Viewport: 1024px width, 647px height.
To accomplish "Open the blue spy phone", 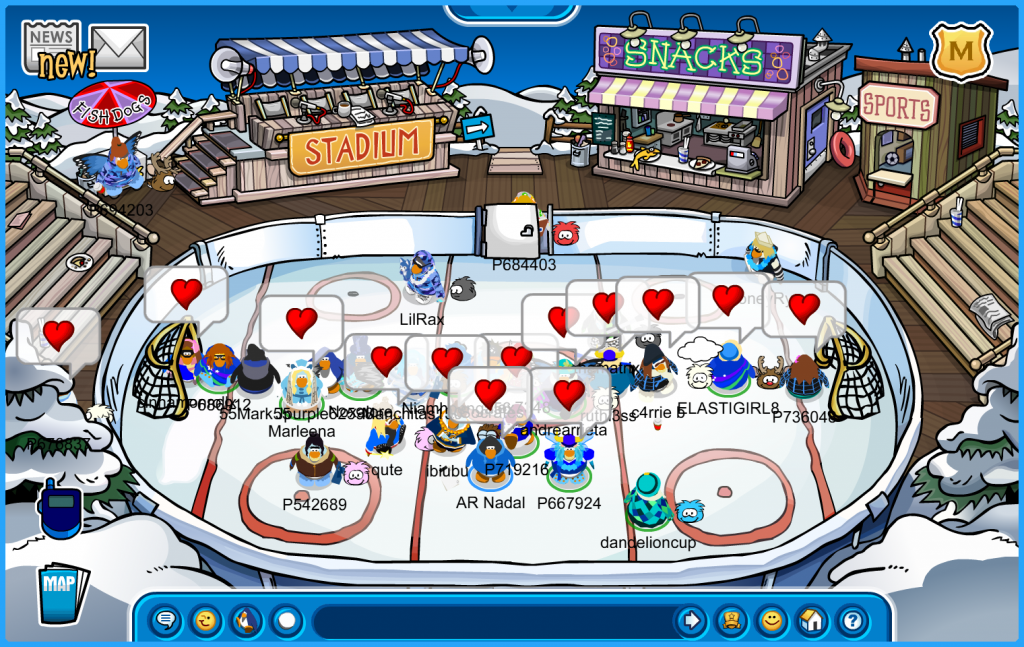I will tap(58, 508).
